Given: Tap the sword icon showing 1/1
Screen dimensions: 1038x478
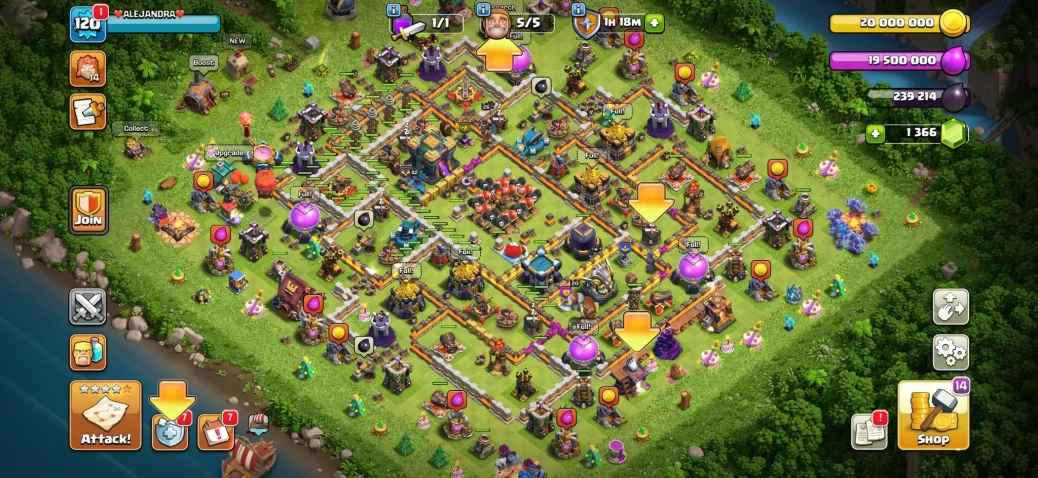Looking at the screenshot, I should tap(410, 26).
